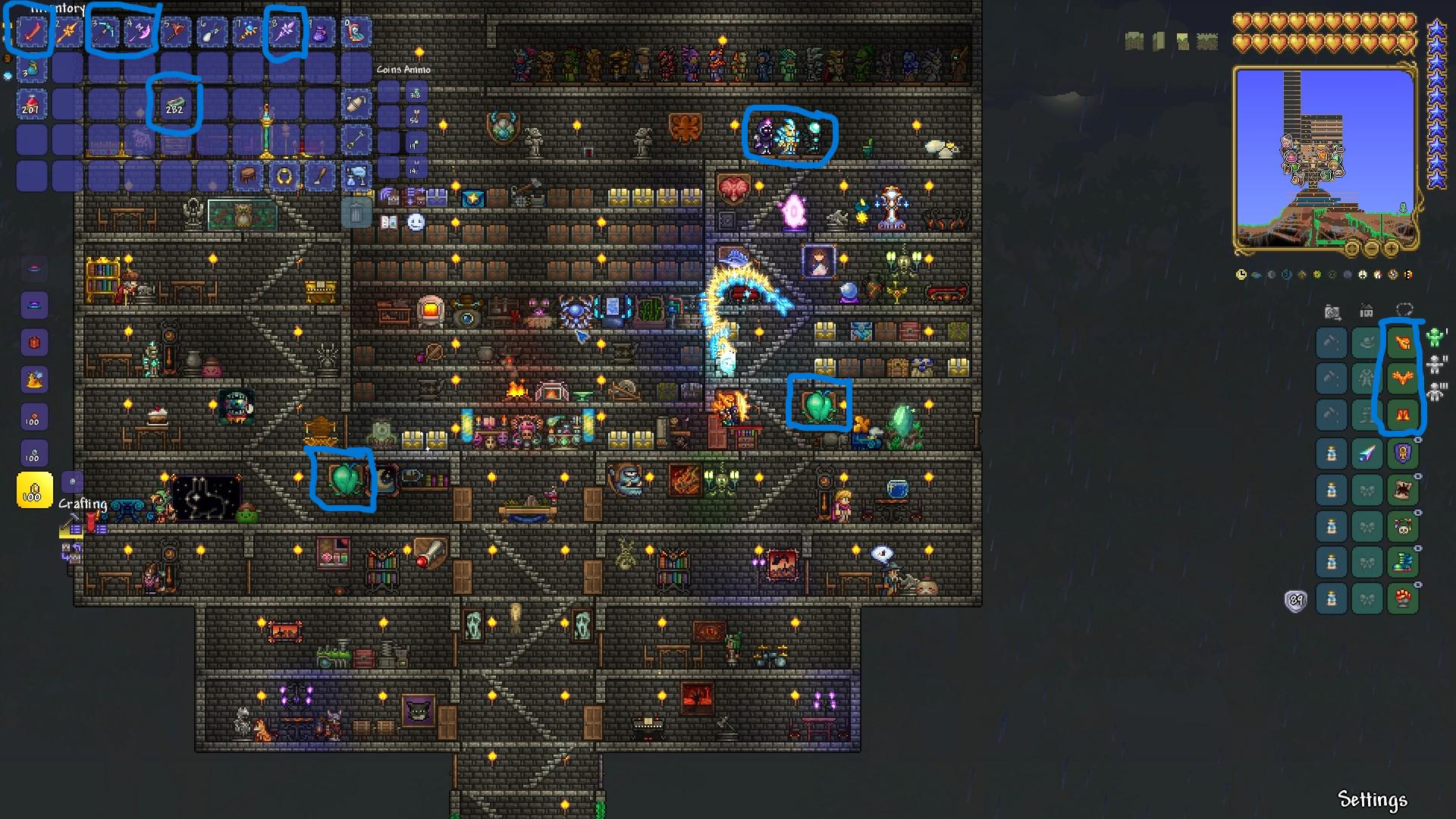1456x819 pixels.
Task: Select the green loadout 1 figure
Action: point(1435,337)
